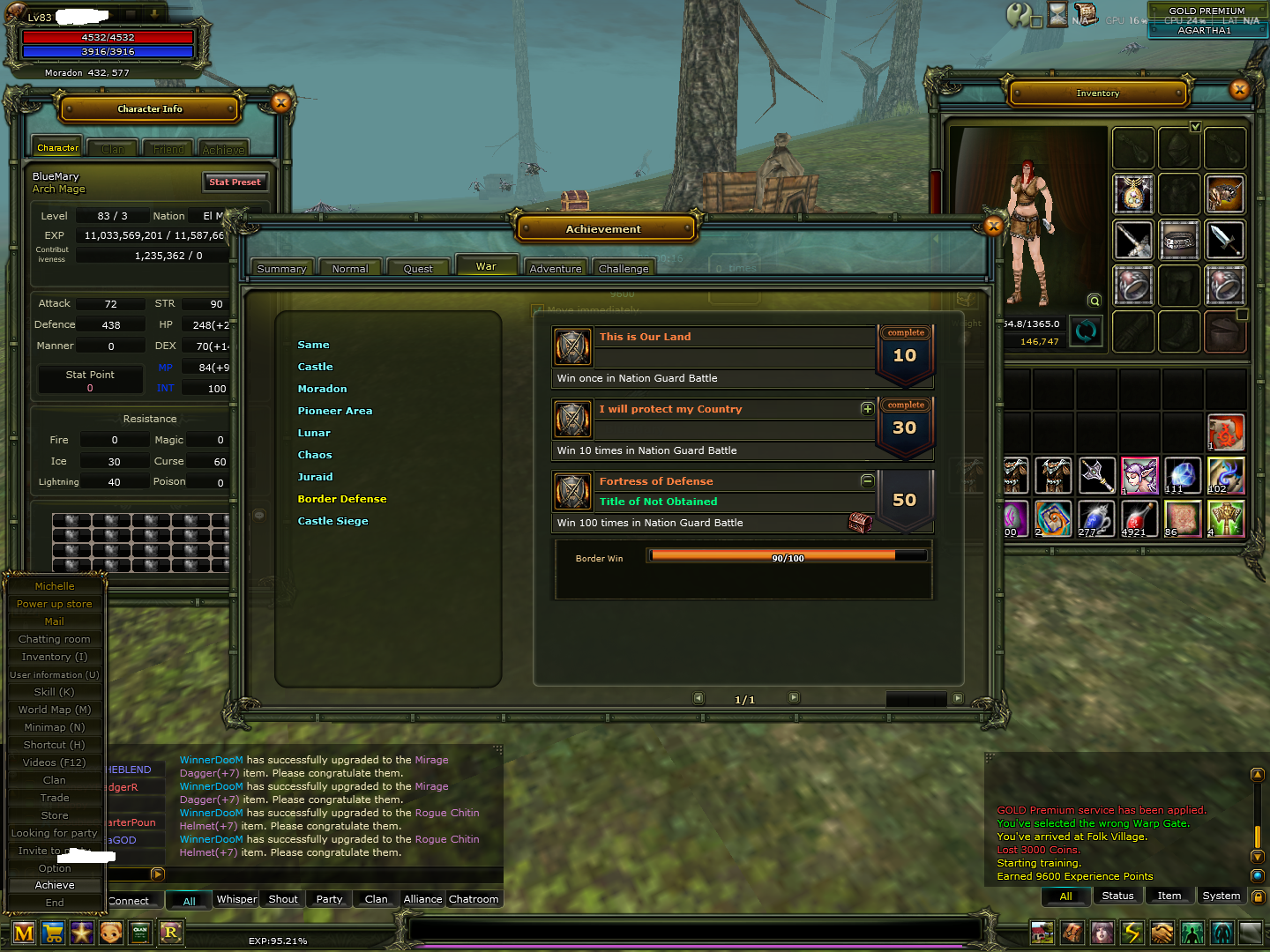Click the Stat Preset button

click(235, 182)
